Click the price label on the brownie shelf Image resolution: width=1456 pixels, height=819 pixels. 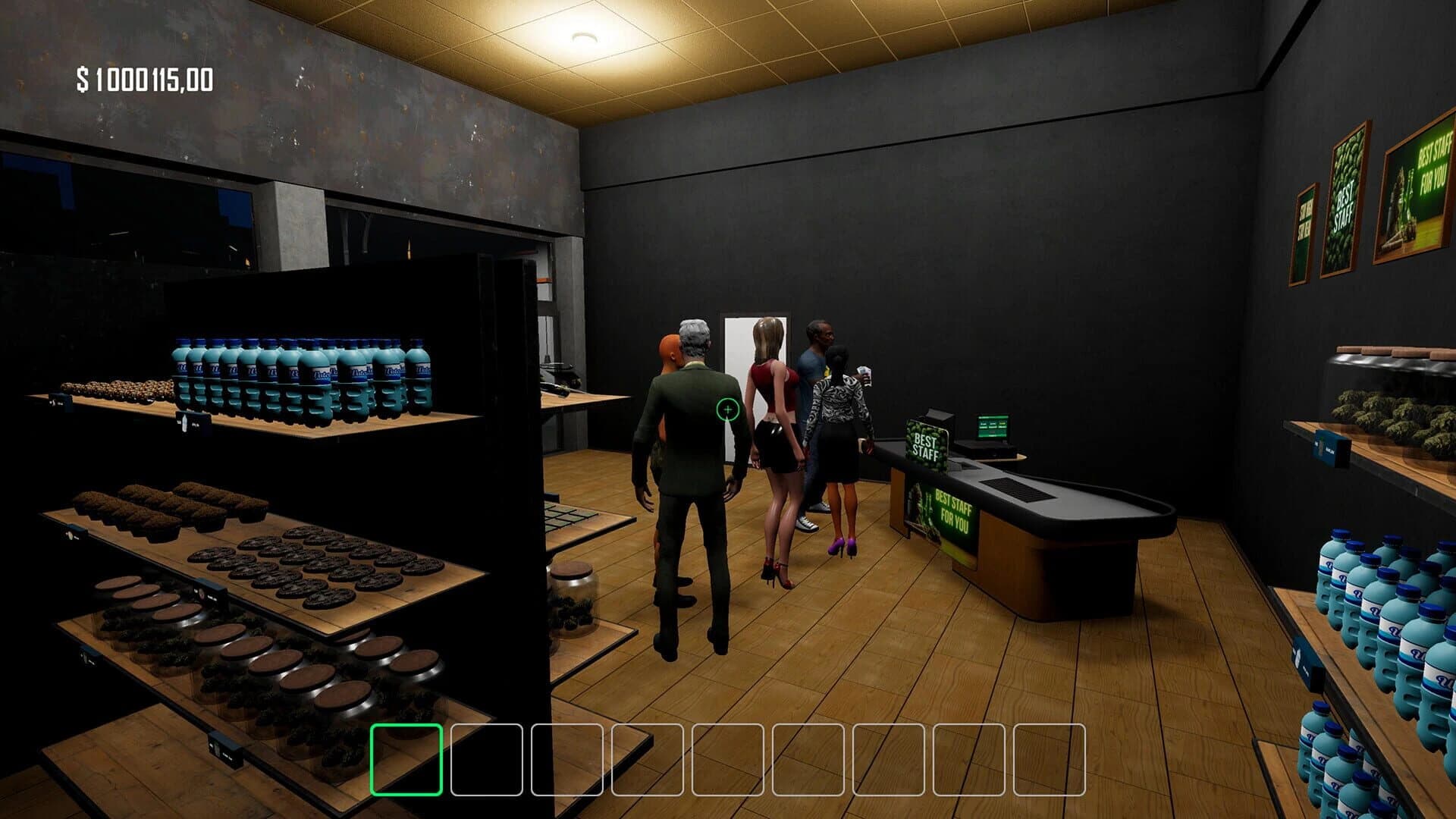tap(74, 533)
